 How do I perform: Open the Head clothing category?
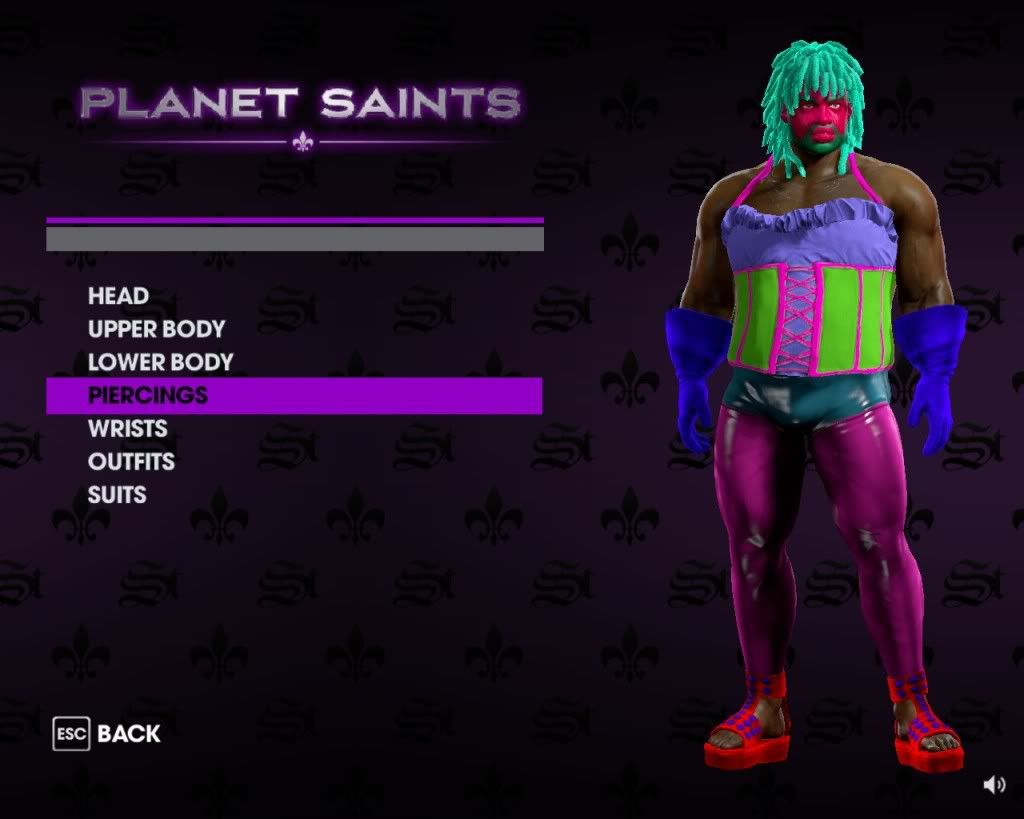118,296
